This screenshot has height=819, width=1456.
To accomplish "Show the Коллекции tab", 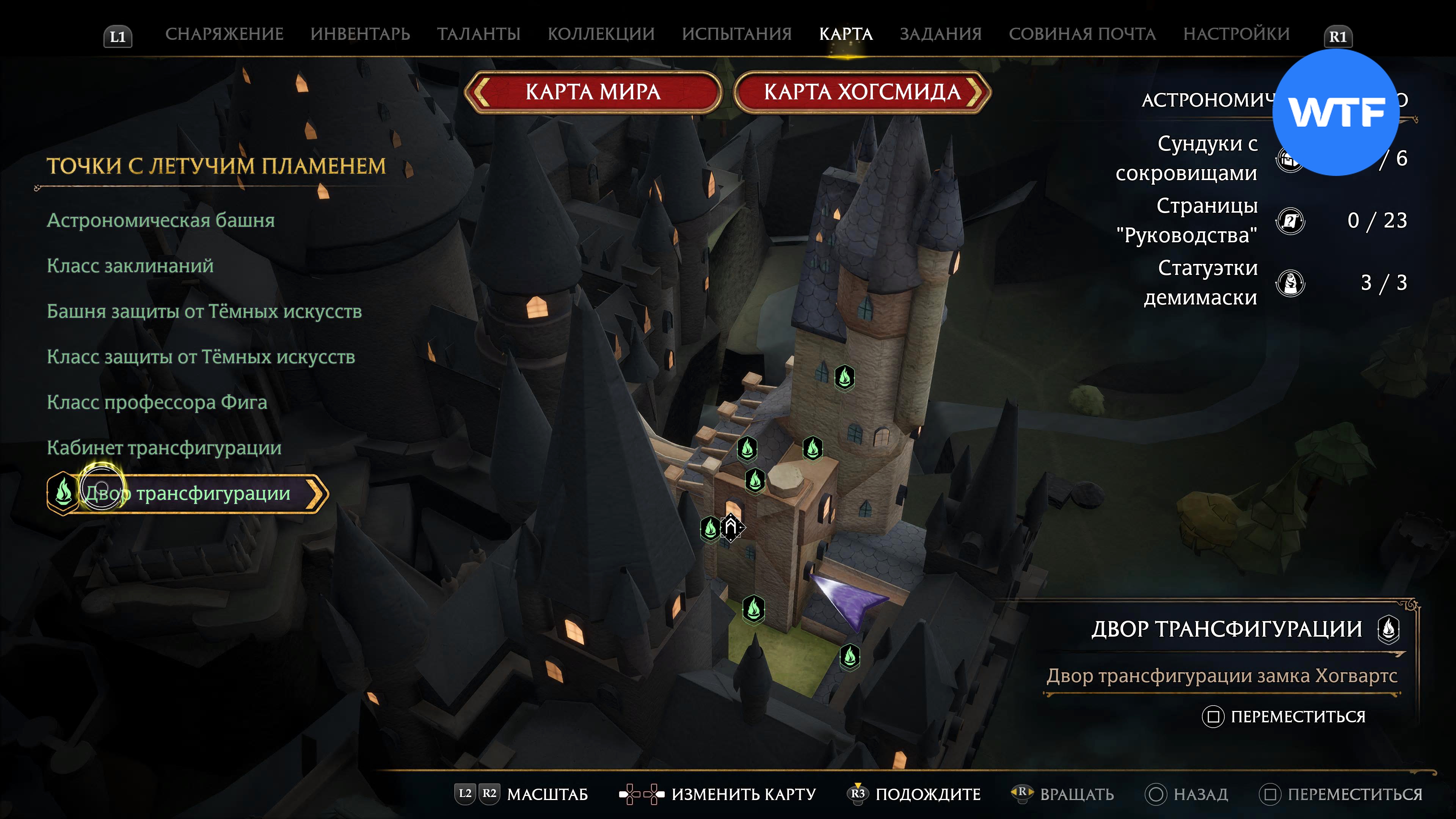I will [x=601, y=34].
